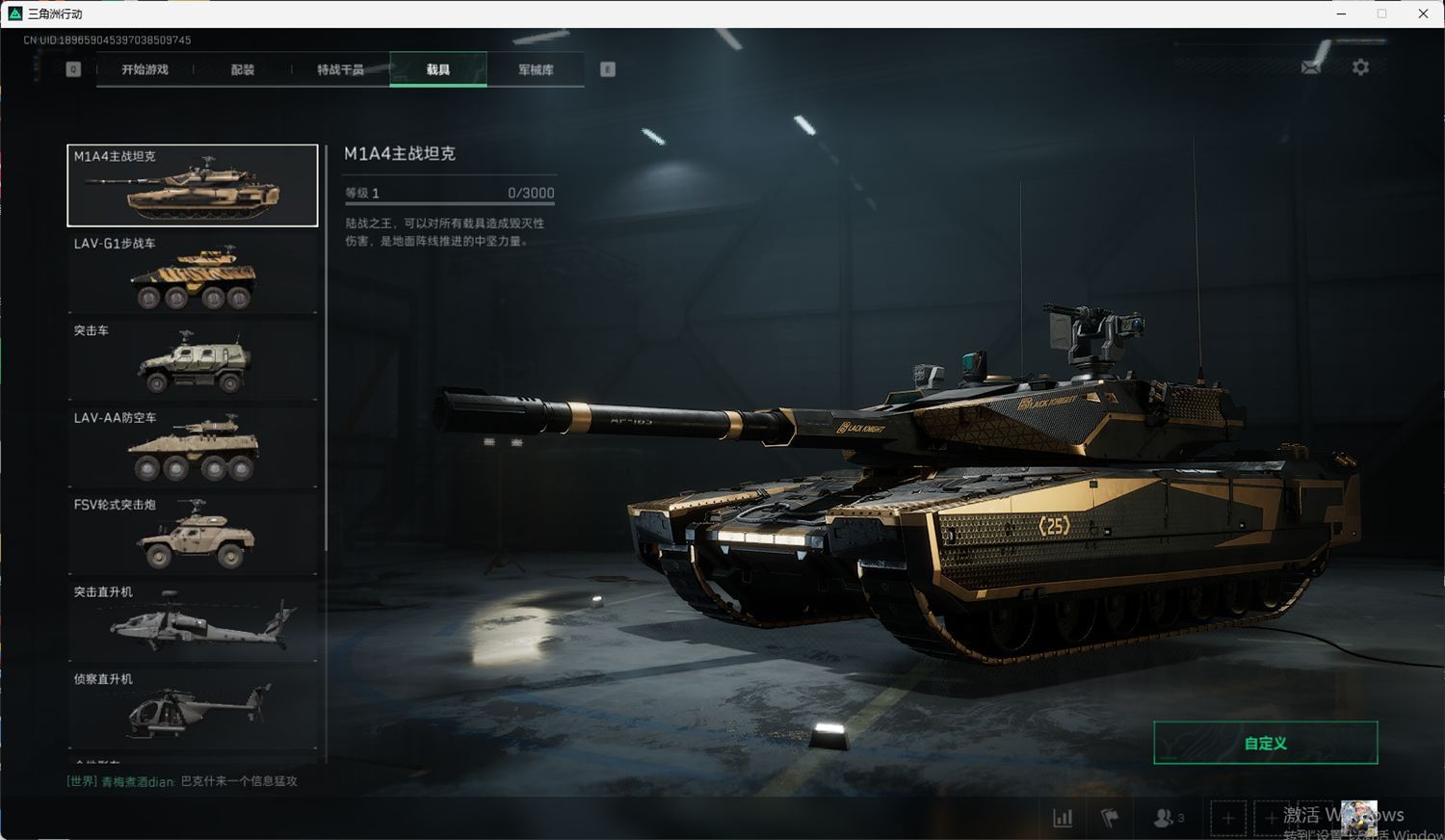Select the 突击直升机 attack helicopter
Screen dimensions: 1445x840
(x=193, y=620)
